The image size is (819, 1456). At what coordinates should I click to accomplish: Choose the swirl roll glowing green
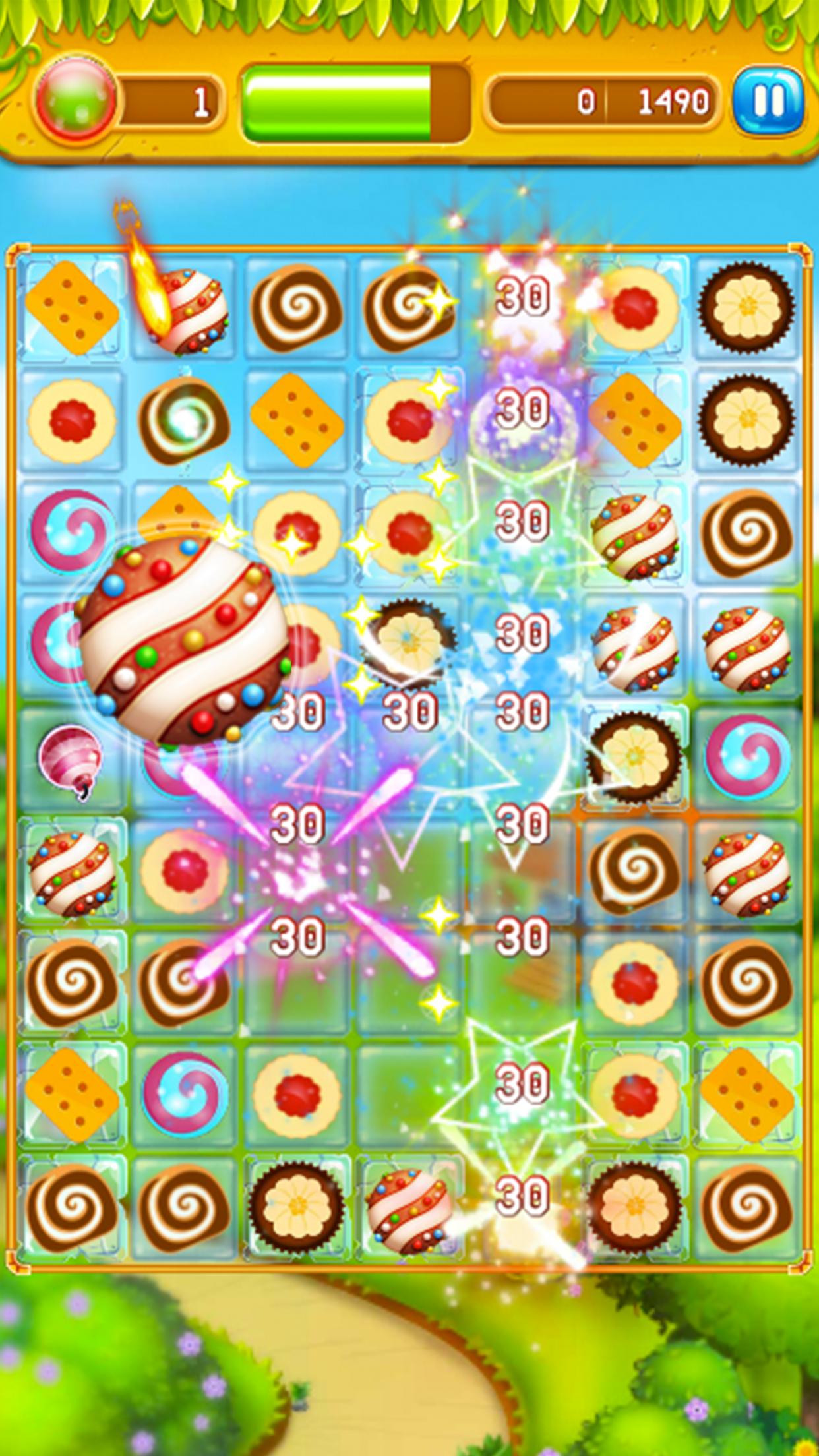click(x=184, y=420)
